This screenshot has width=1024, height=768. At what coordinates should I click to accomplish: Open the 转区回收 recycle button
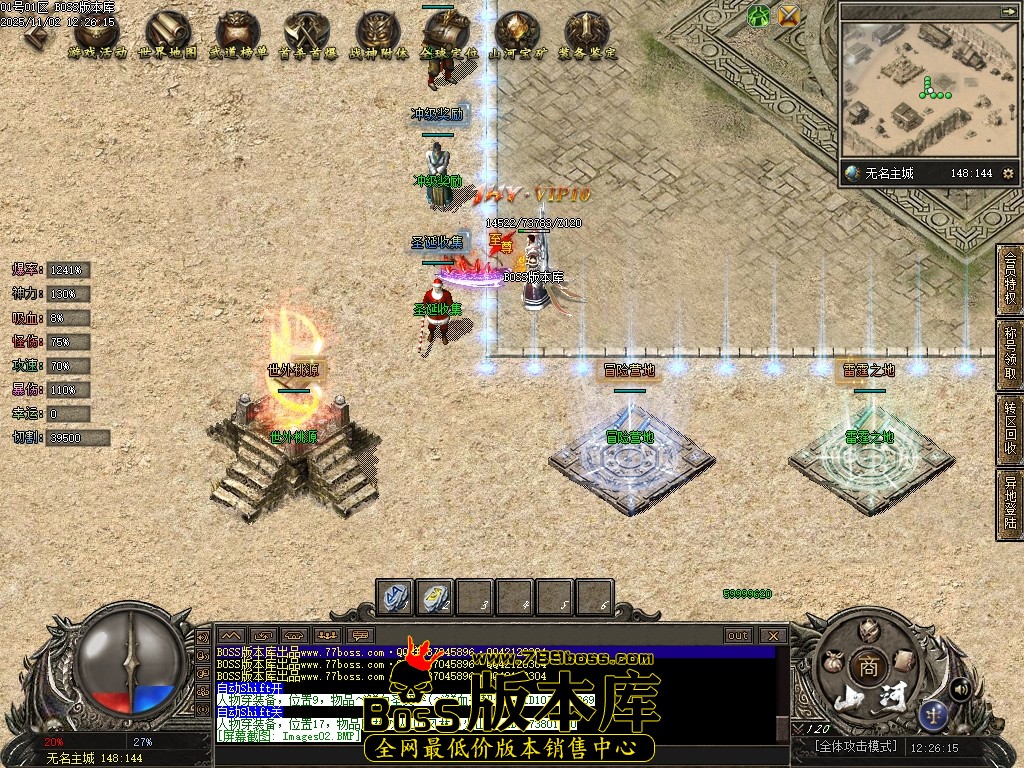click(1010, 430)
